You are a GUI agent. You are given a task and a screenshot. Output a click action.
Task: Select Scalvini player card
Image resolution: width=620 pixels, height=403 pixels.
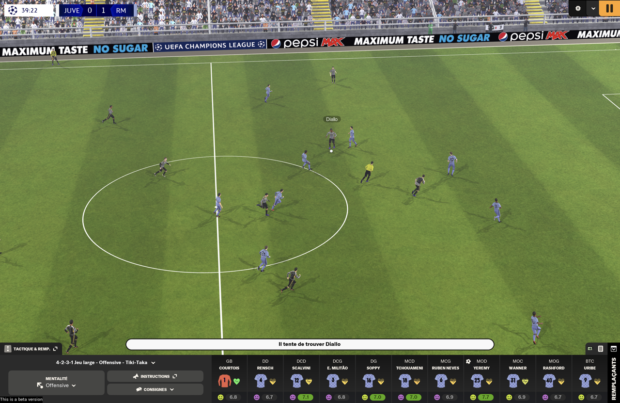pyautogui.click(x=301, y=380)
